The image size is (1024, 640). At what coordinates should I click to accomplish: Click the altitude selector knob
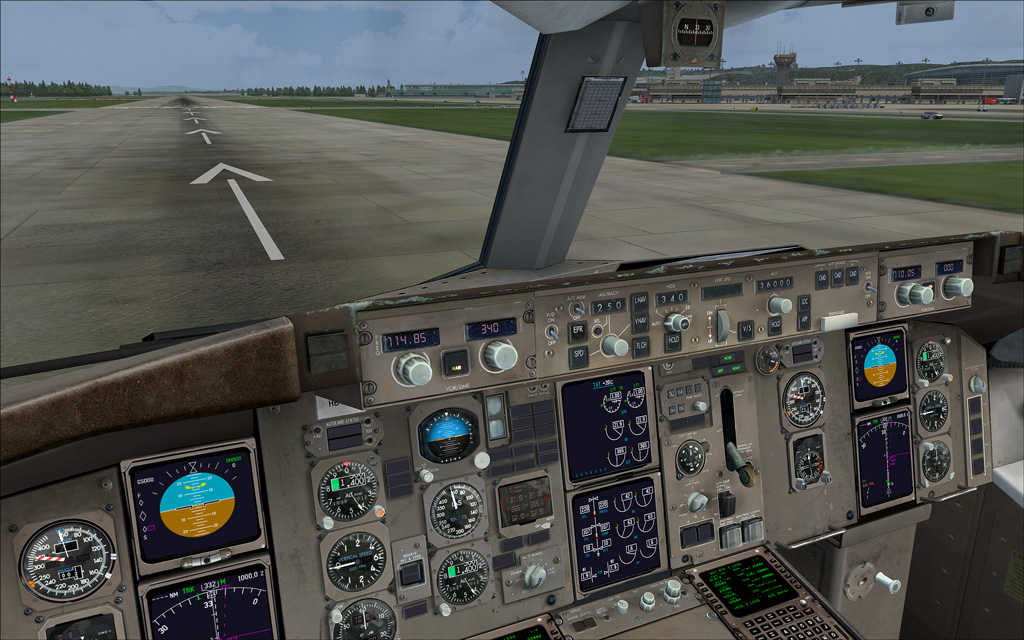coord(780,305)
